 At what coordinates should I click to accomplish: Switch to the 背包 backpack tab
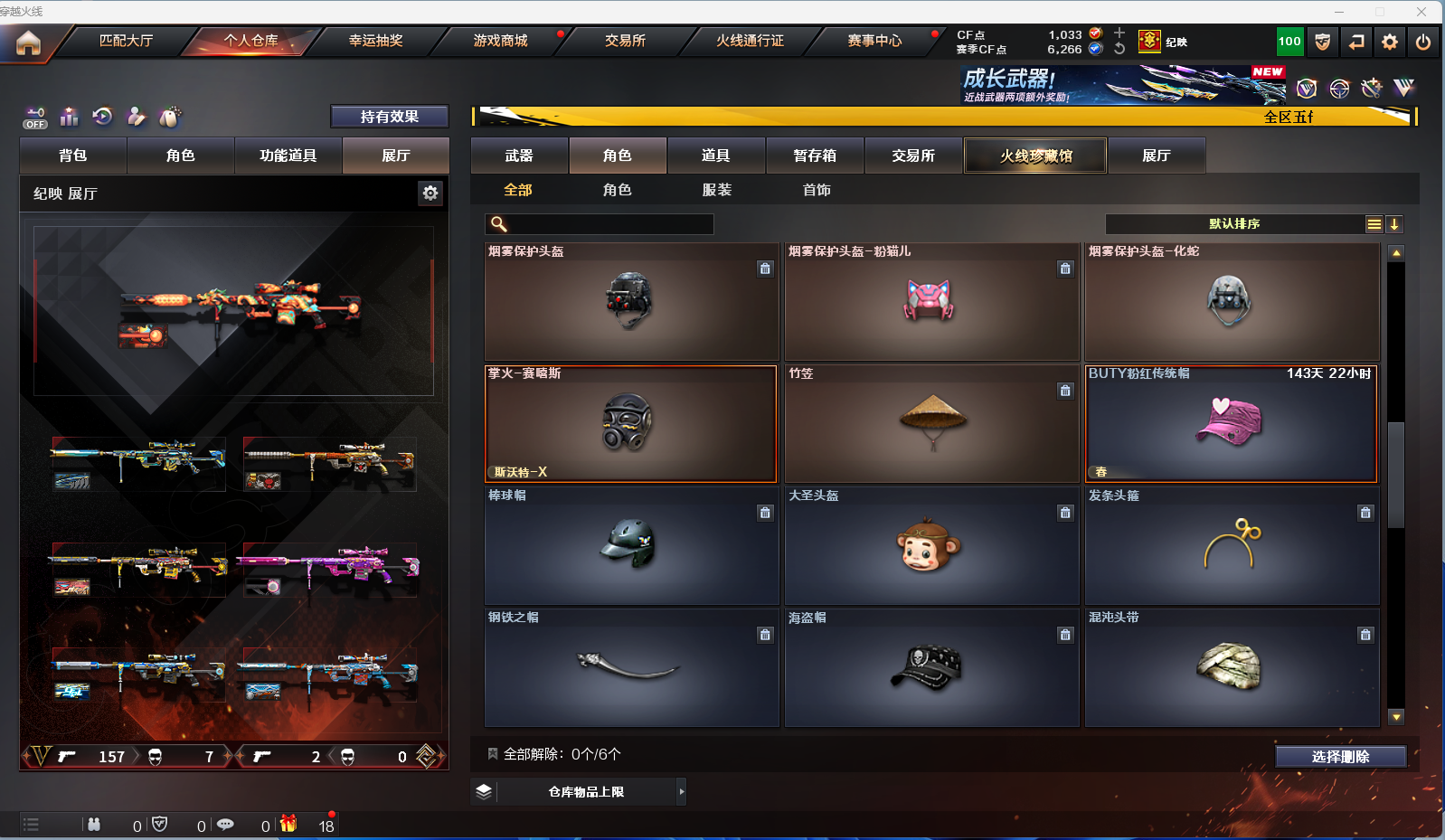coord(73,156)
